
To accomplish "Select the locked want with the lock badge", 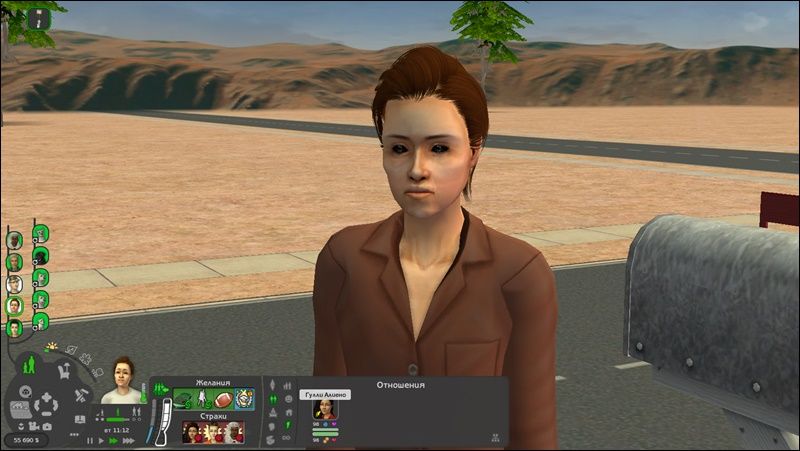I will 245,399.
